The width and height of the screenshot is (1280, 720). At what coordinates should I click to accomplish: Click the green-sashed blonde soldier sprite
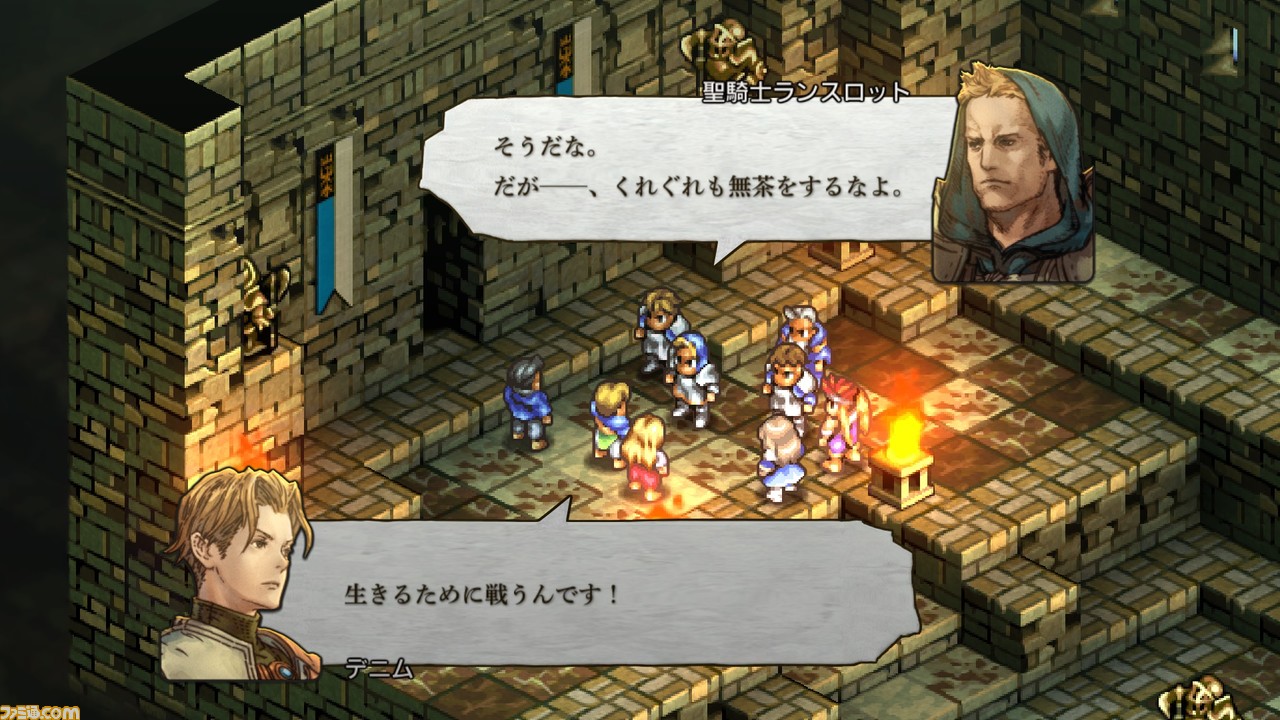(x=610, y=413)
